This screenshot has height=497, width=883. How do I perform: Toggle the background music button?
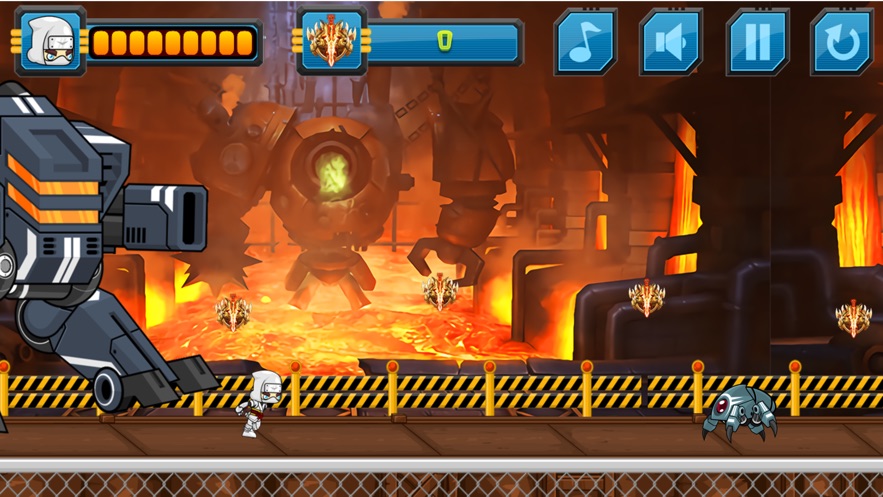pos(585,42)
